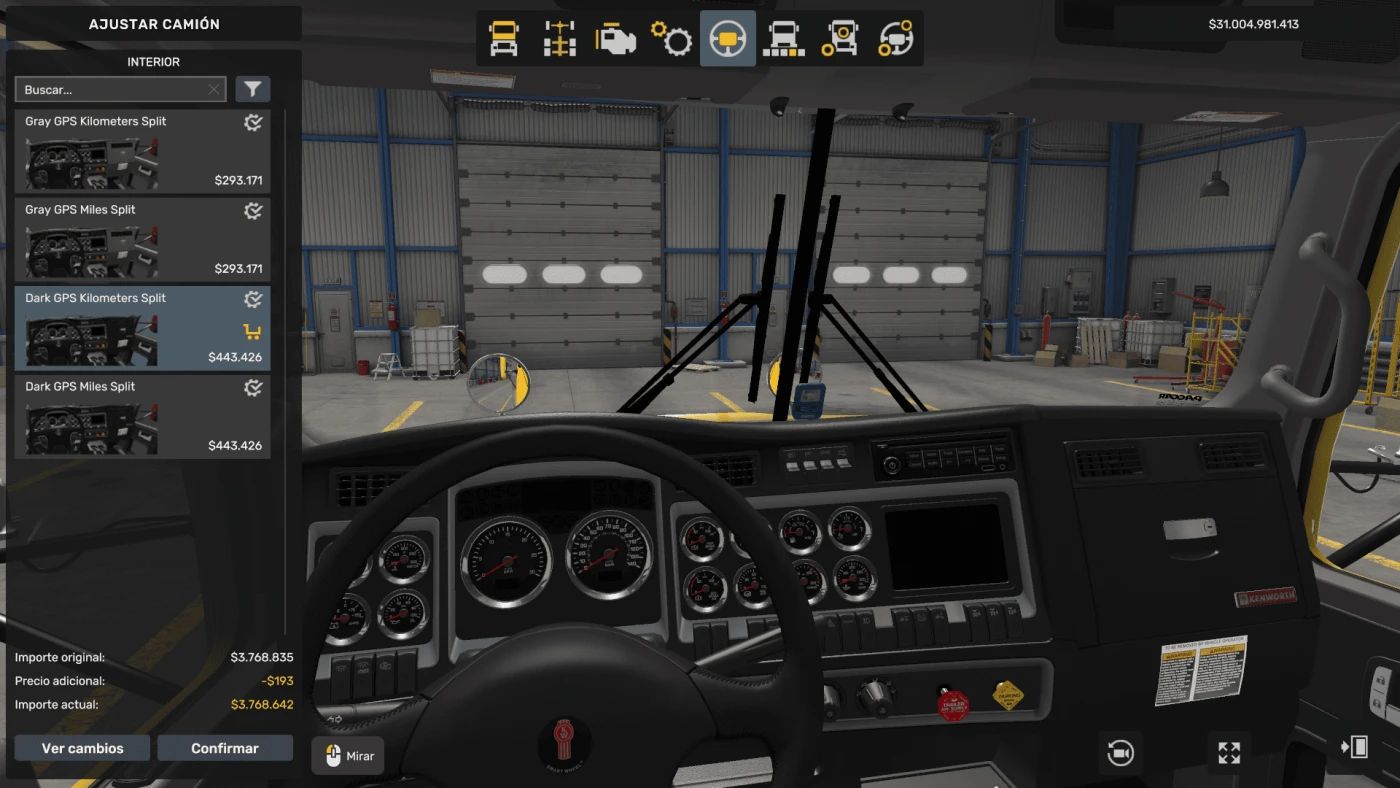
Task: Exit the customization via door icon
Action: [x=1354, y=746]
